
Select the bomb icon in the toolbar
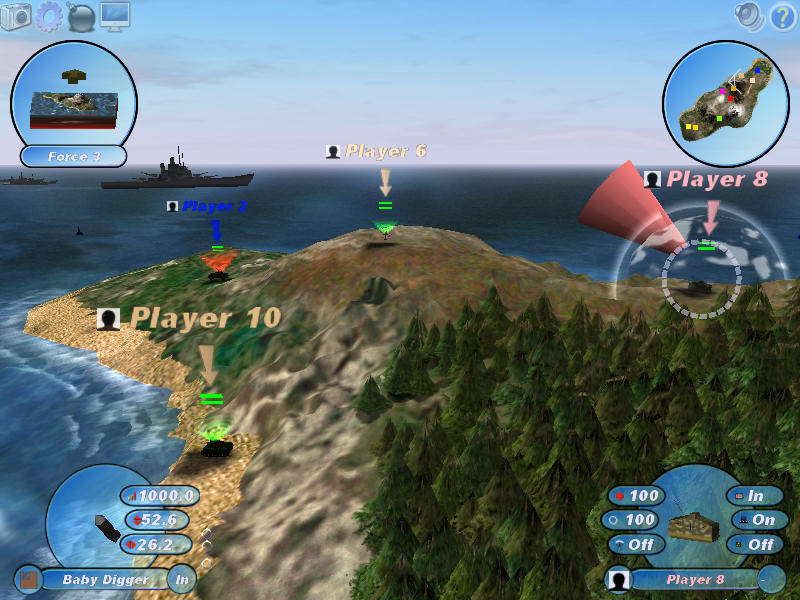[x=81, y=17]
